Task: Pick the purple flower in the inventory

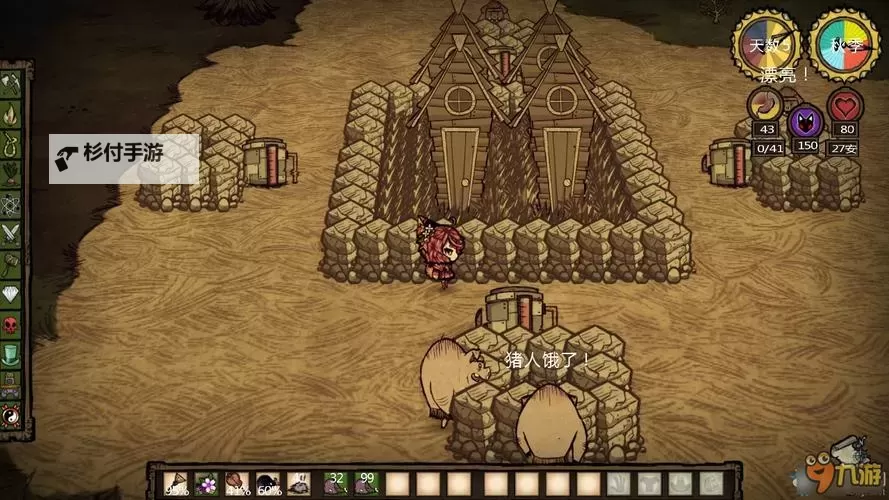Action: click(x=207, y=484)
